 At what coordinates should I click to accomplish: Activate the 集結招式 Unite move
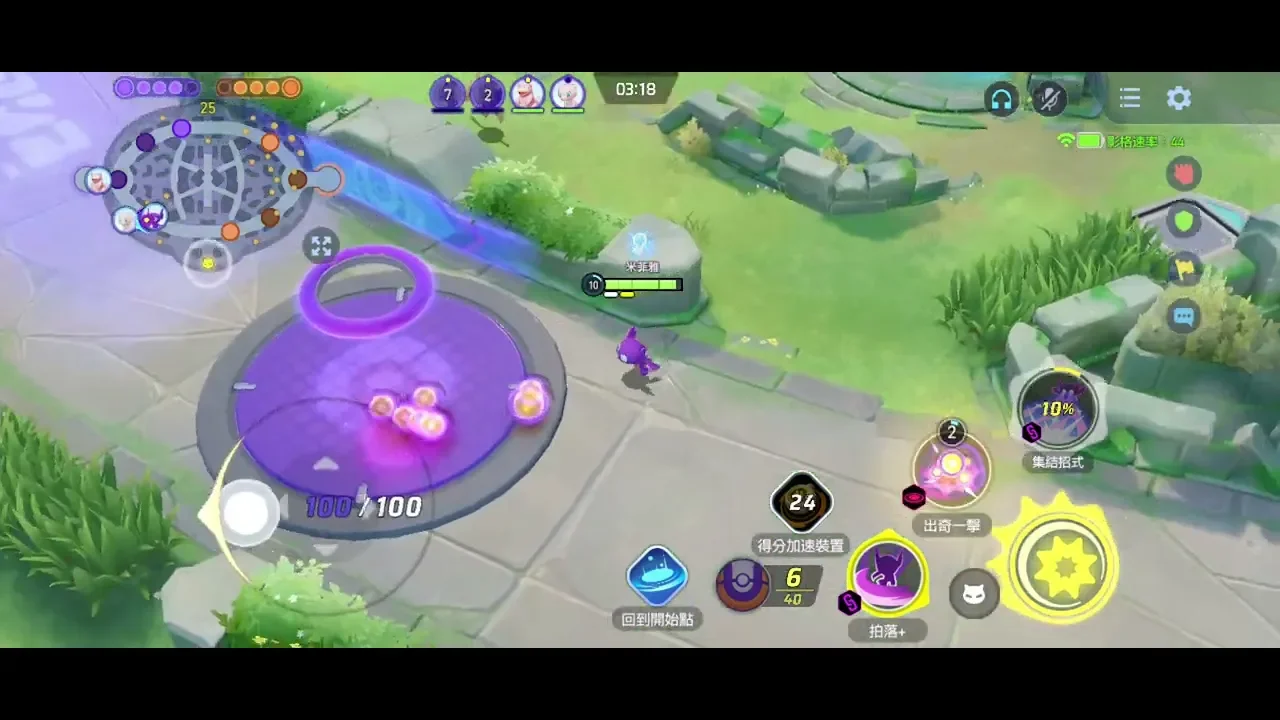[x=1057, y=409]
